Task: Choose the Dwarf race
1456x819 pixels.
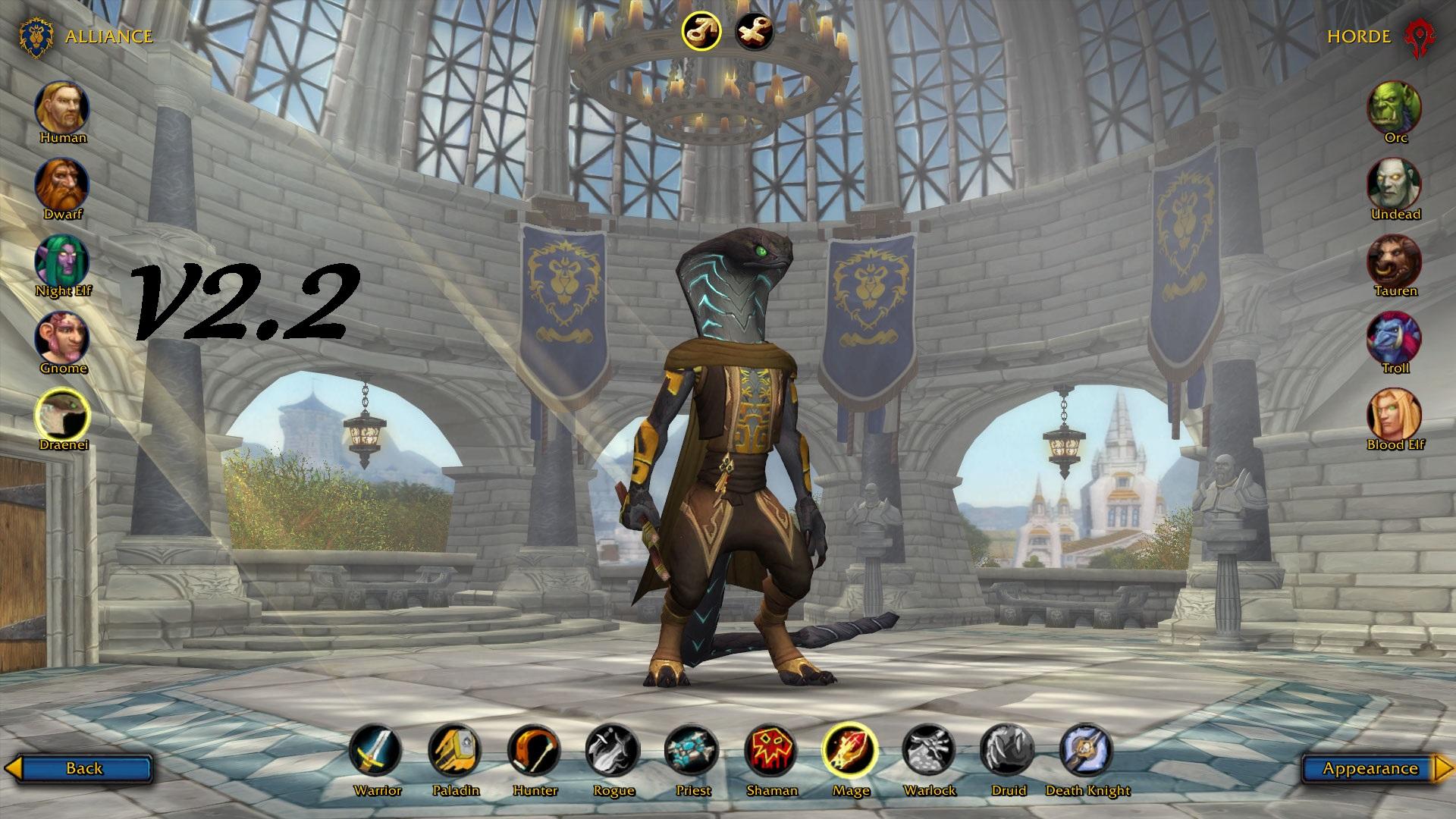Action: (62, 185)
